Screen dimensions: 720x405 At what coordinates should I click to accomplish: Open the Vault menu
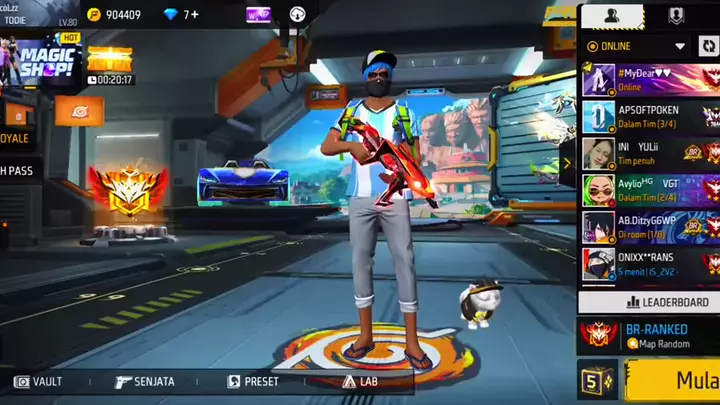(x=39, y=381)
